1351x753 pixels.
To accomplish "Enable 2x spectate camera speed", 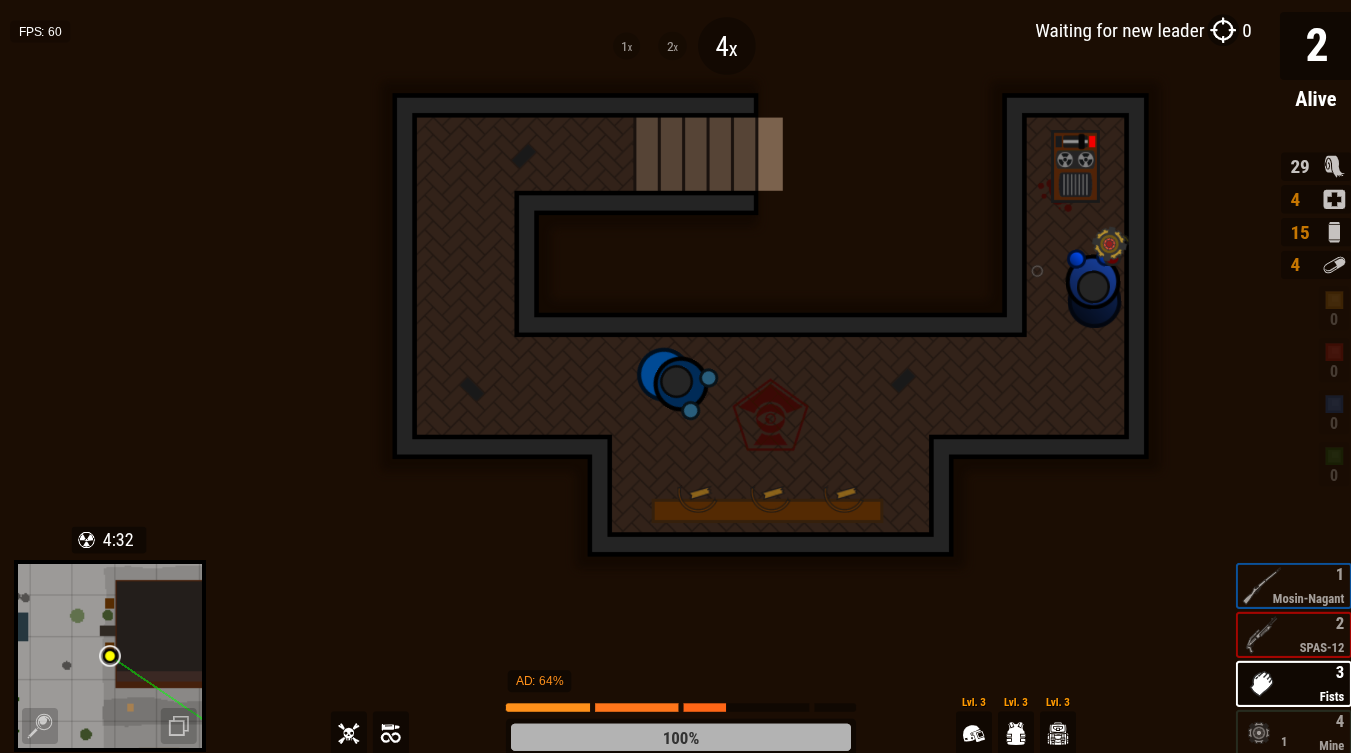I will [x=672, y=46].
